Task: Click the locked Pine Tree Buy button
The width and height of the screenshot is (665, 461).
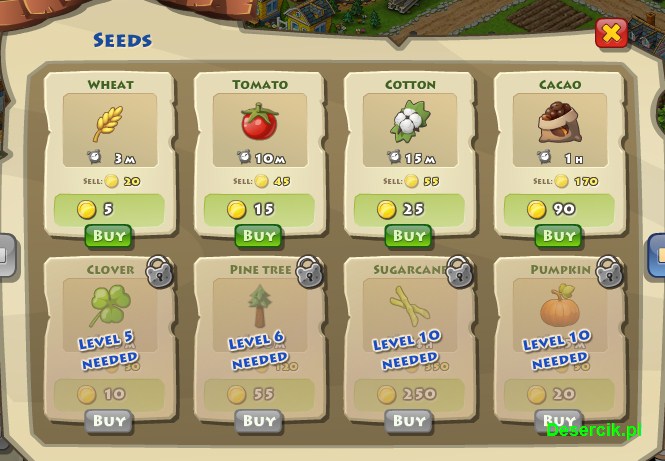Action: [x=259, y=421]
